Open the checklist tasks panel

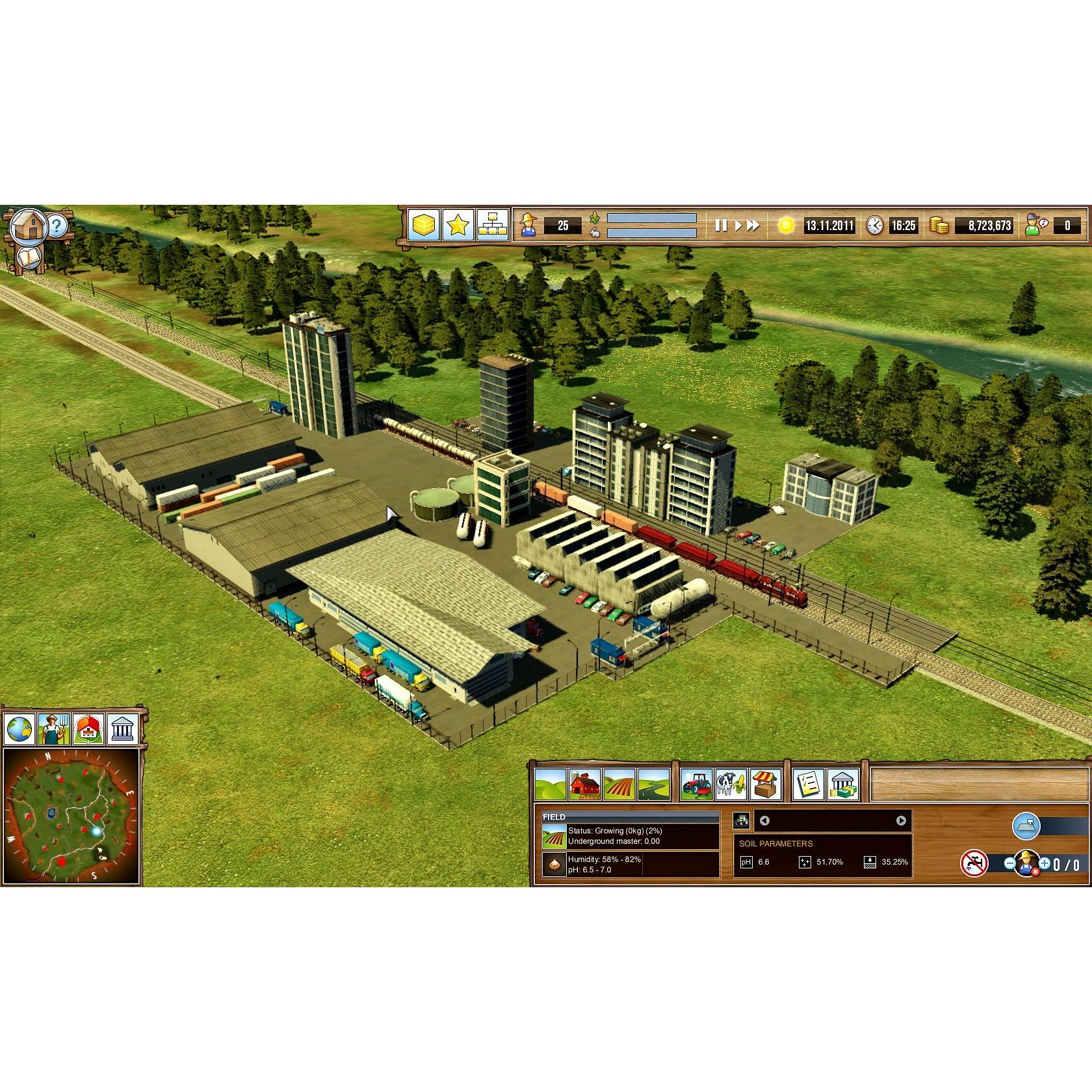[809, 785]
